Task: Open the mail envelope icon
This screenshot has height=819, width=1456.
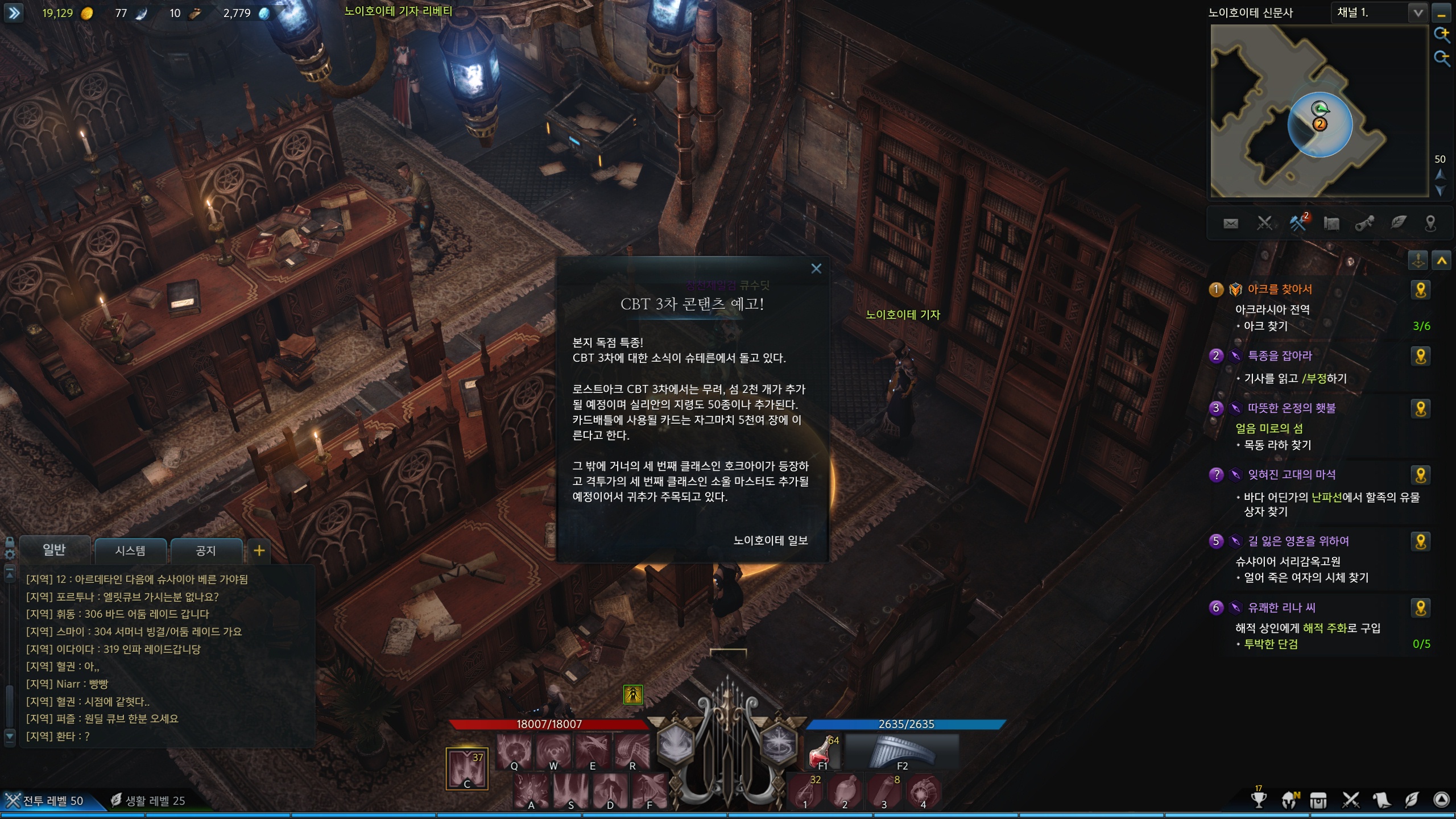Action: tap(1231, 224)
